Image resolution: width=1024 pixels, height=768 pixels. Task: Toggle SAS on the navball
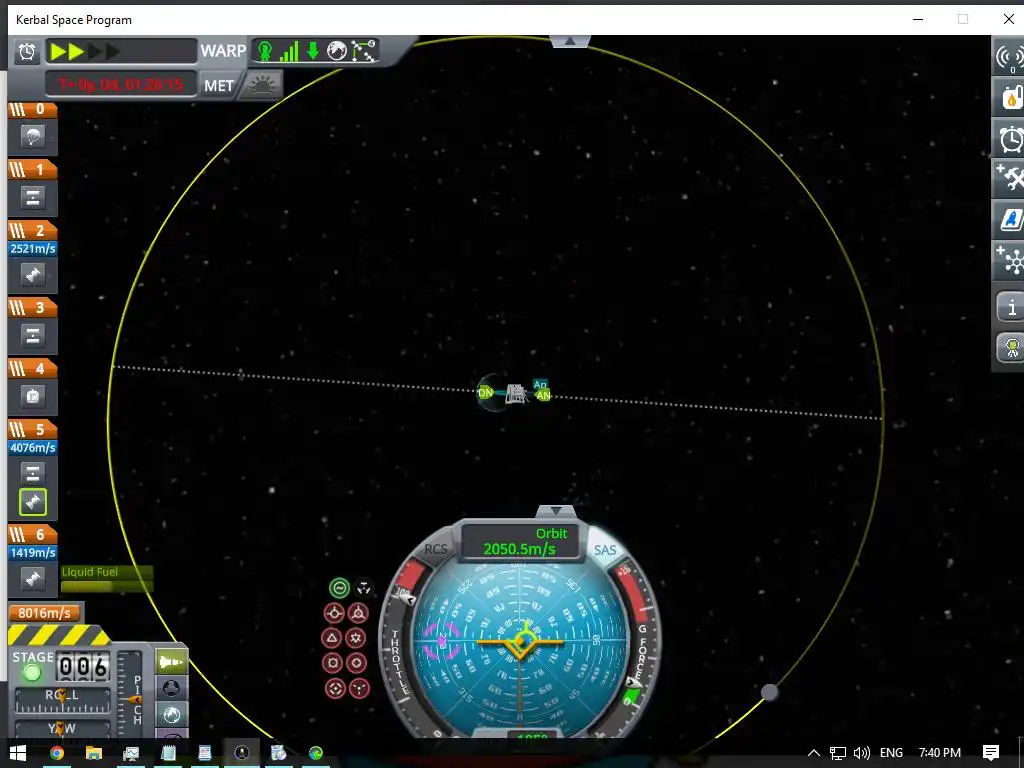[605, 550]
